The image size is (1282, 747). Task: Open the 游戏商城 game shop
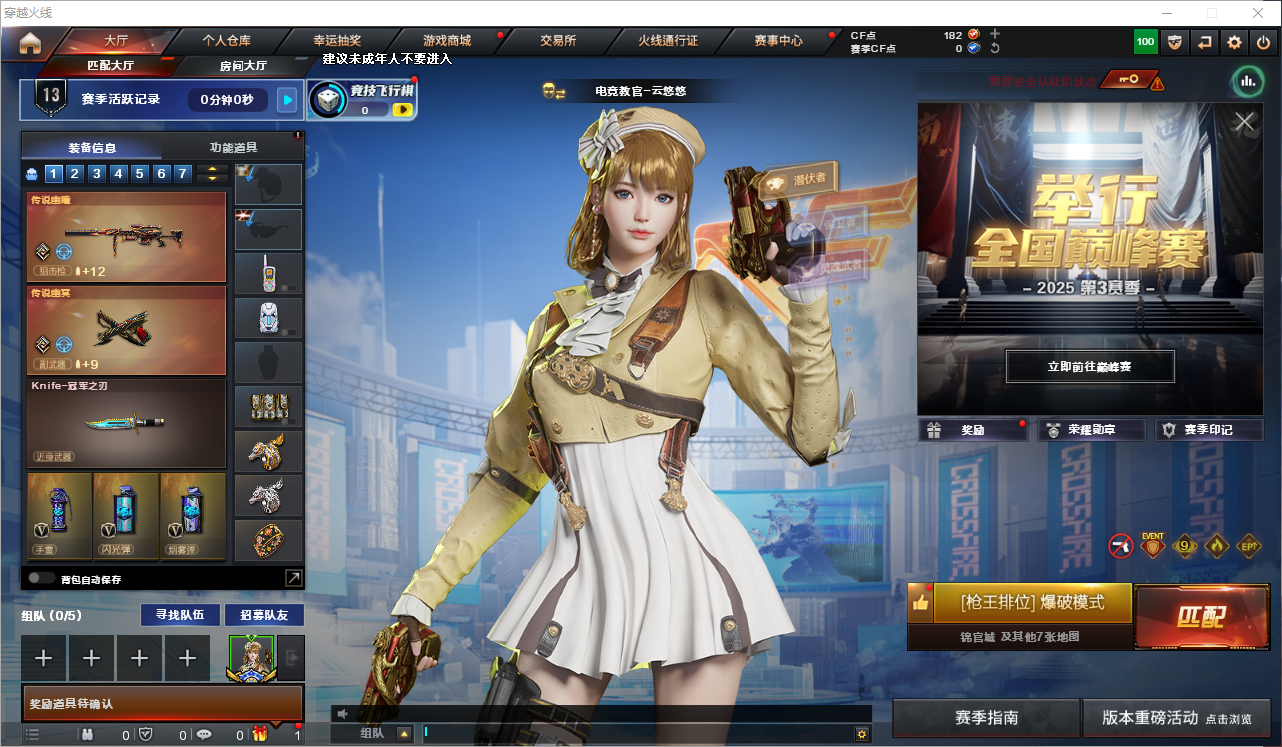(447, 41)
